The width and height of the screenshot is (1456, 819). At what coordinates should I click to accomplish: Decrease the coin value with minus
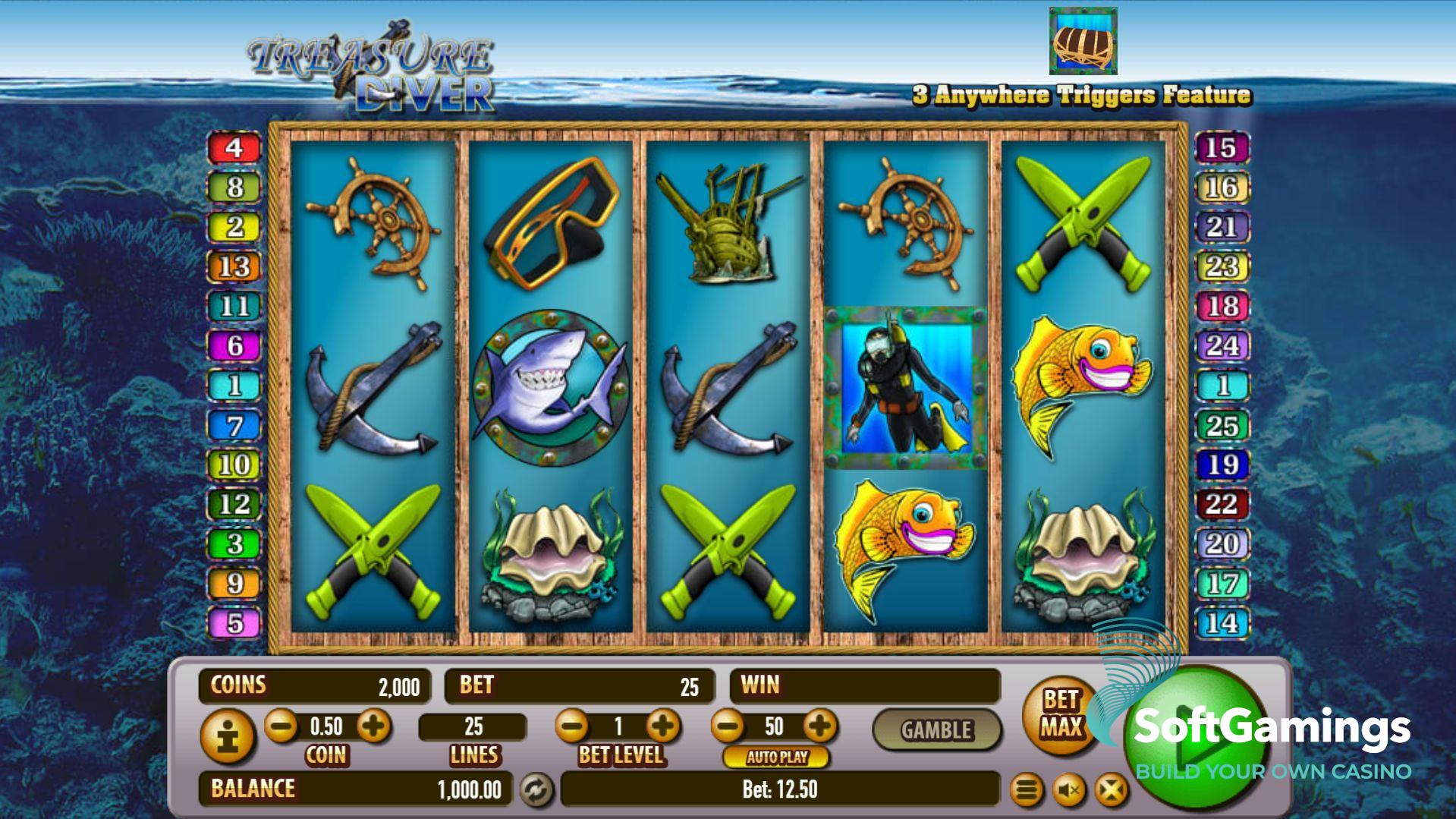[282, 726]
